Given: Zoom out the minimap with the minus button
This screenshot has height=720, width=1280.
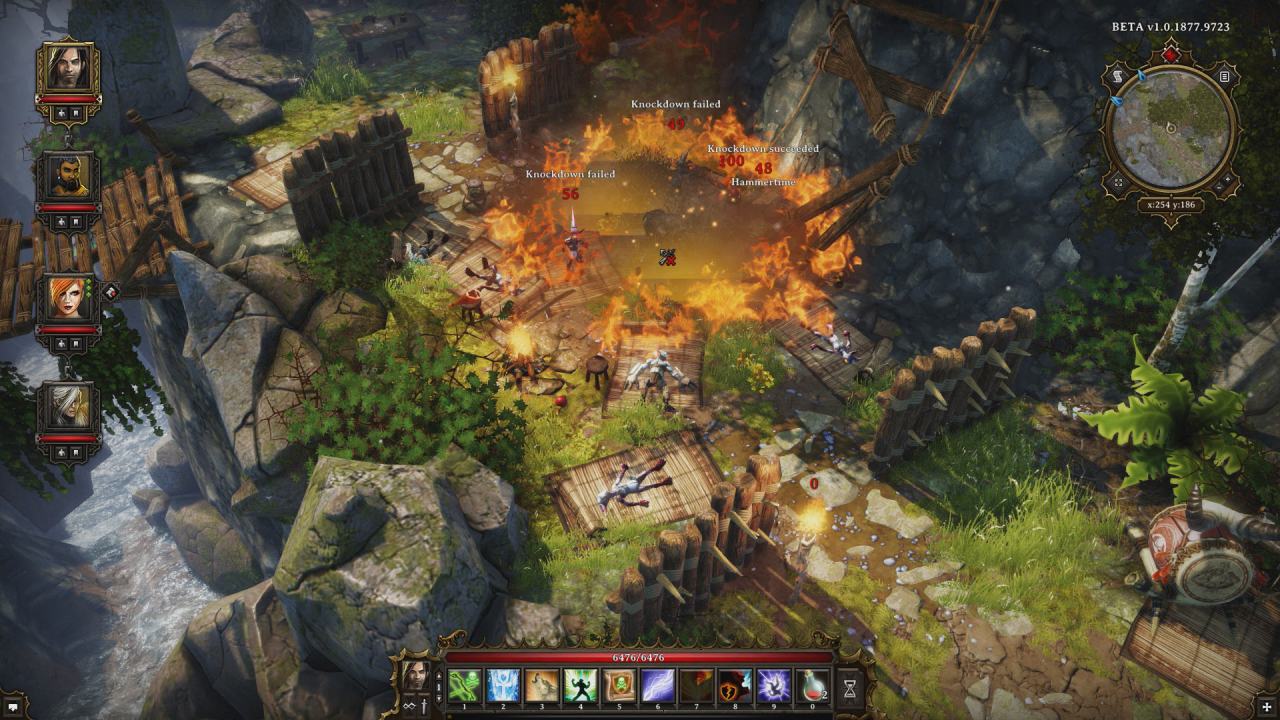Looking at the screenshot, I should (1219, 188).
